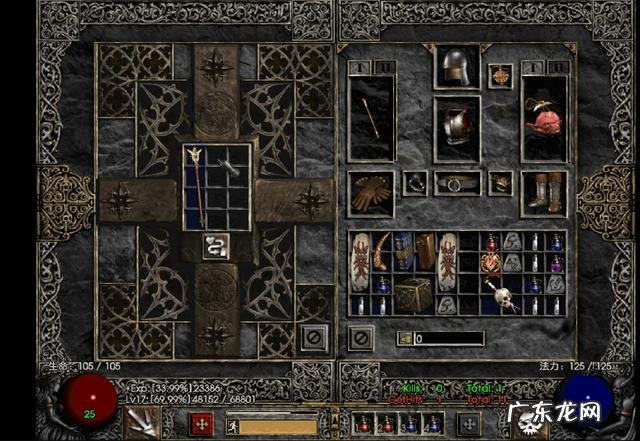Click the gold coin button
The width and height of the screenshot is (640, 441).
tap(405, 339)
